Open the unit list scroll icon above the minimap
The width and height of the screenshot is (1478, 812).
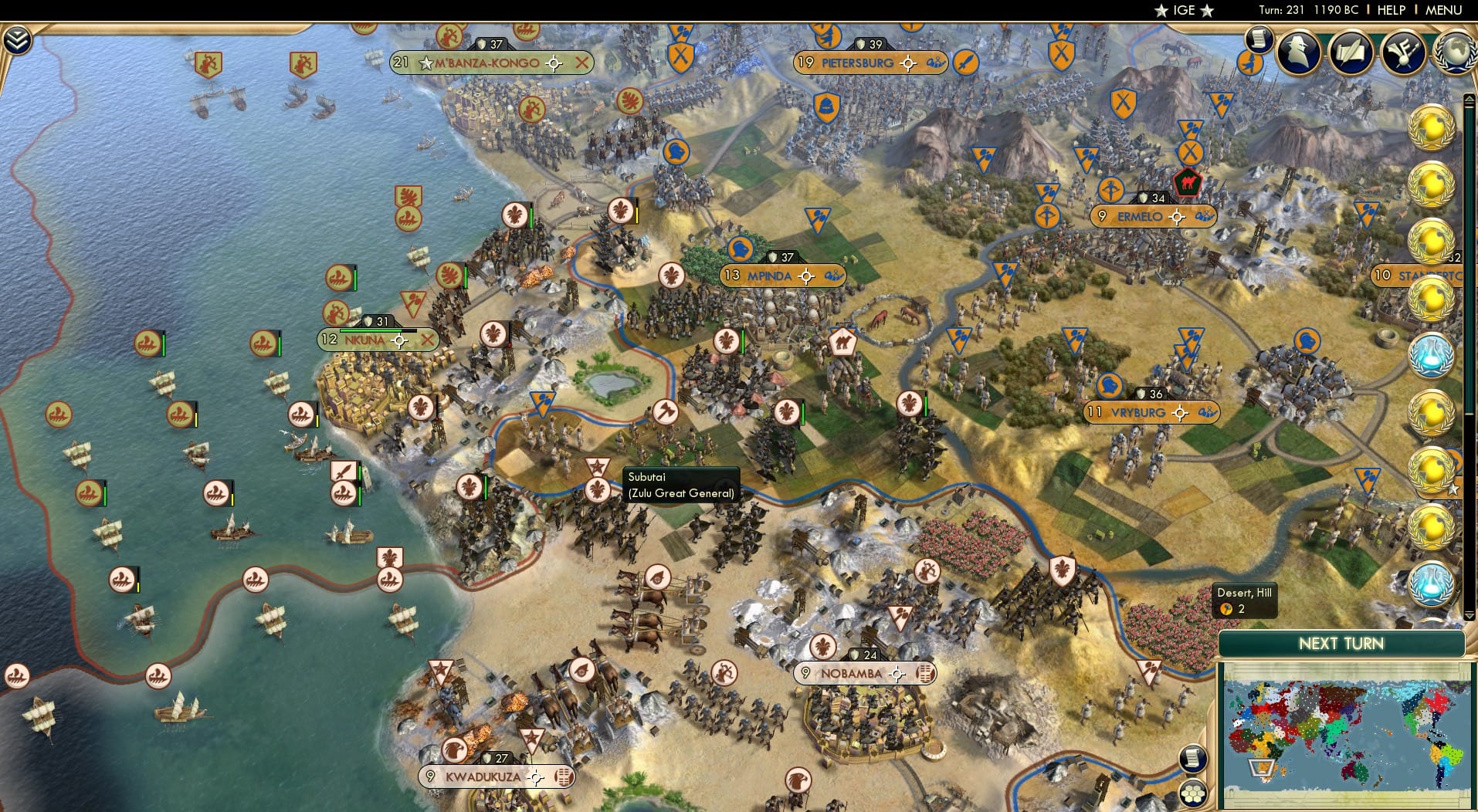(x=1194, y=760)
